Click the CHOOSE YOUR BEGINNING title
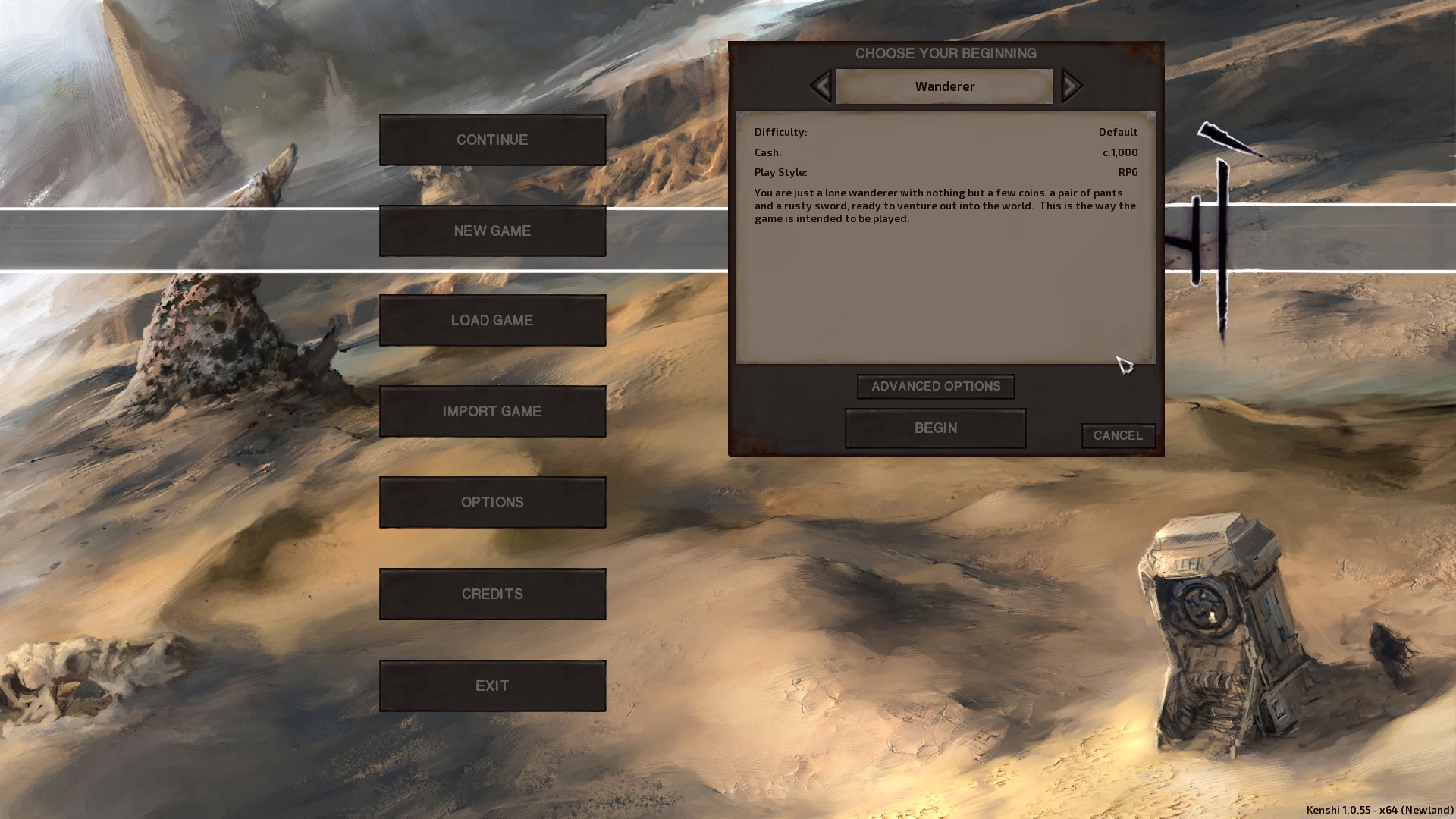The width and height of the screenshot is (1456, 819). [x=945, y=53]
